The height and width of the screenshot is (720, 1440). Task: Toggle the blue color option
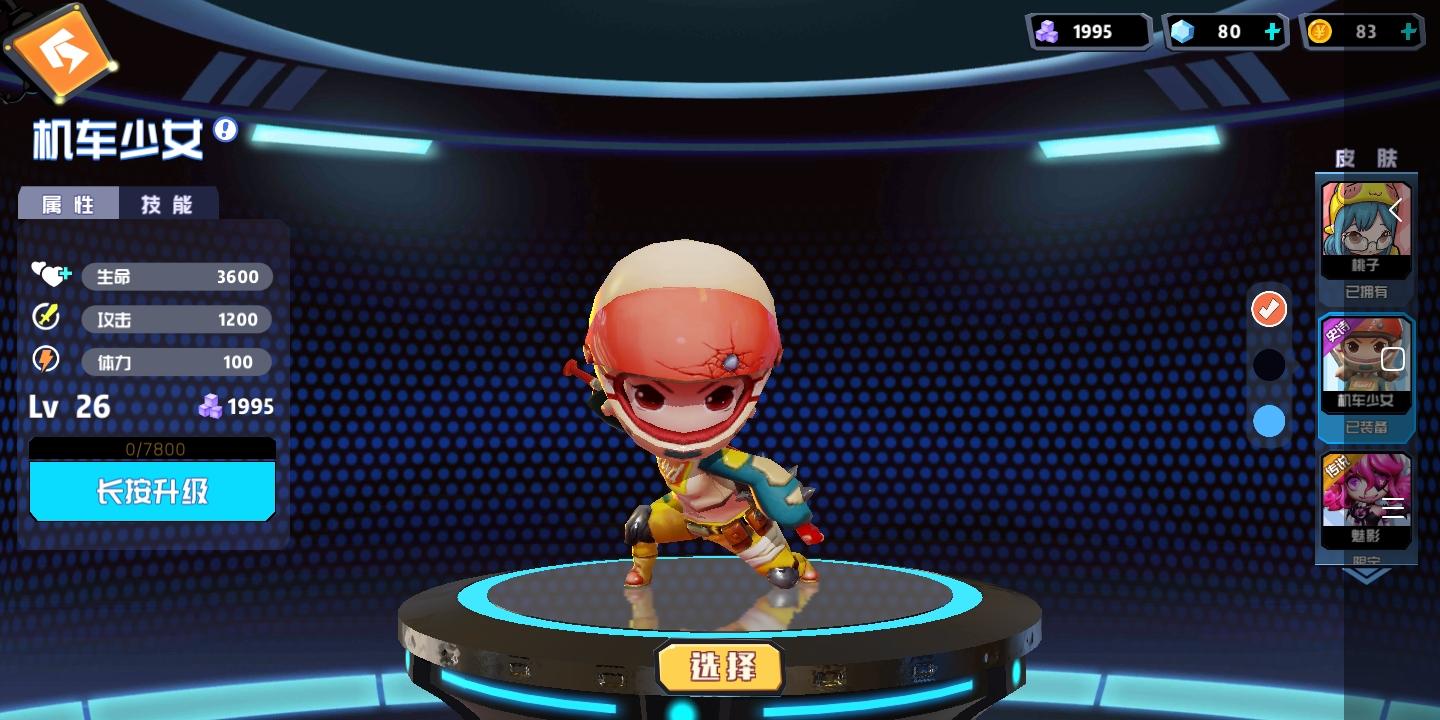[x=1268, y=421]
